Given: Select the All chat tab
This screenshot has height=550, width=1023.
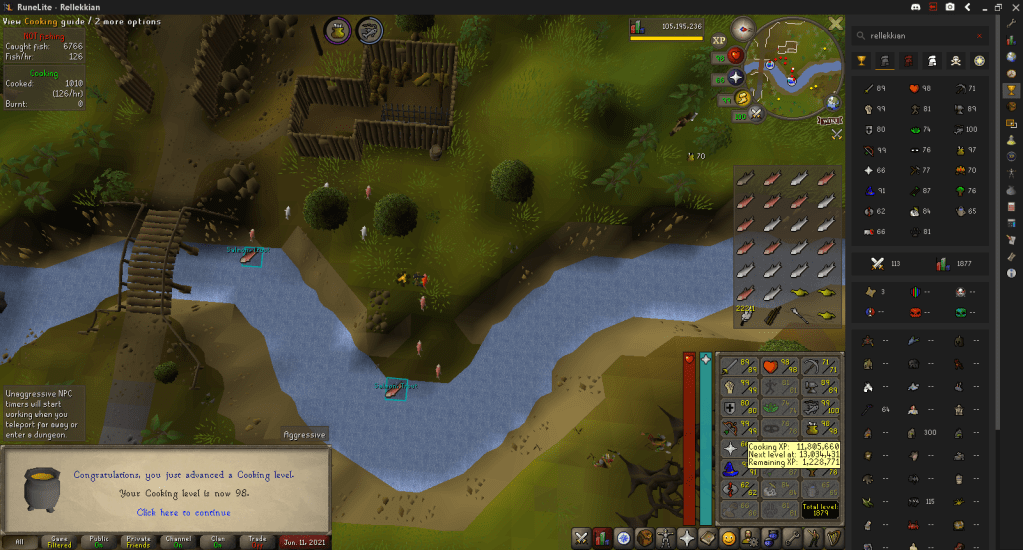Looking at the screenshot, I should click(17, 541).
